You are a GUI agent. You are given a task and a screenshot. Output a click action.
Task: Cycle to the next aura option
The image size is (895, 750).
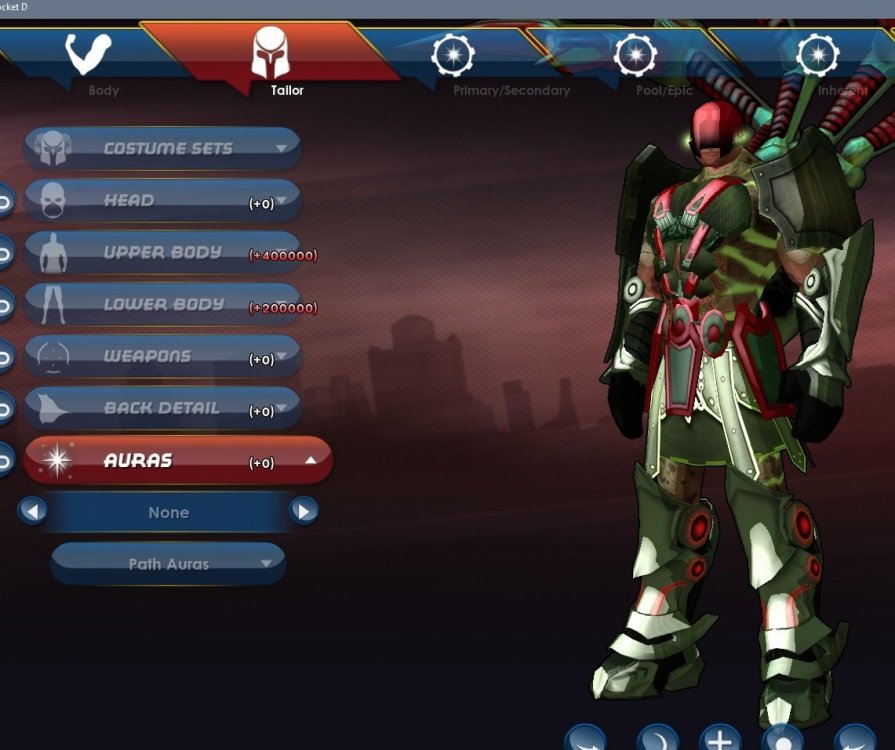(304, 512)
